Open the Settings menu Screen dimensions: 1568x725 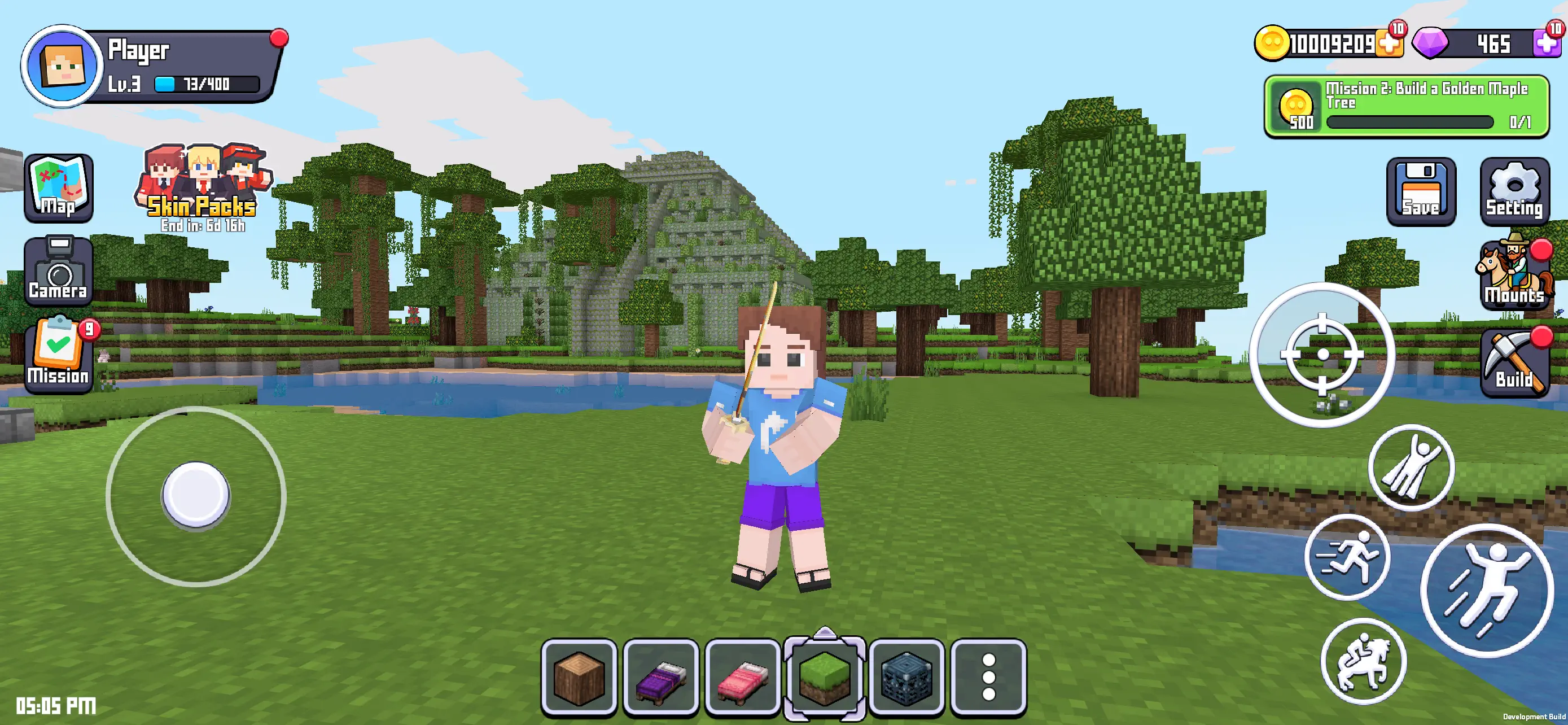point(1514,193)
